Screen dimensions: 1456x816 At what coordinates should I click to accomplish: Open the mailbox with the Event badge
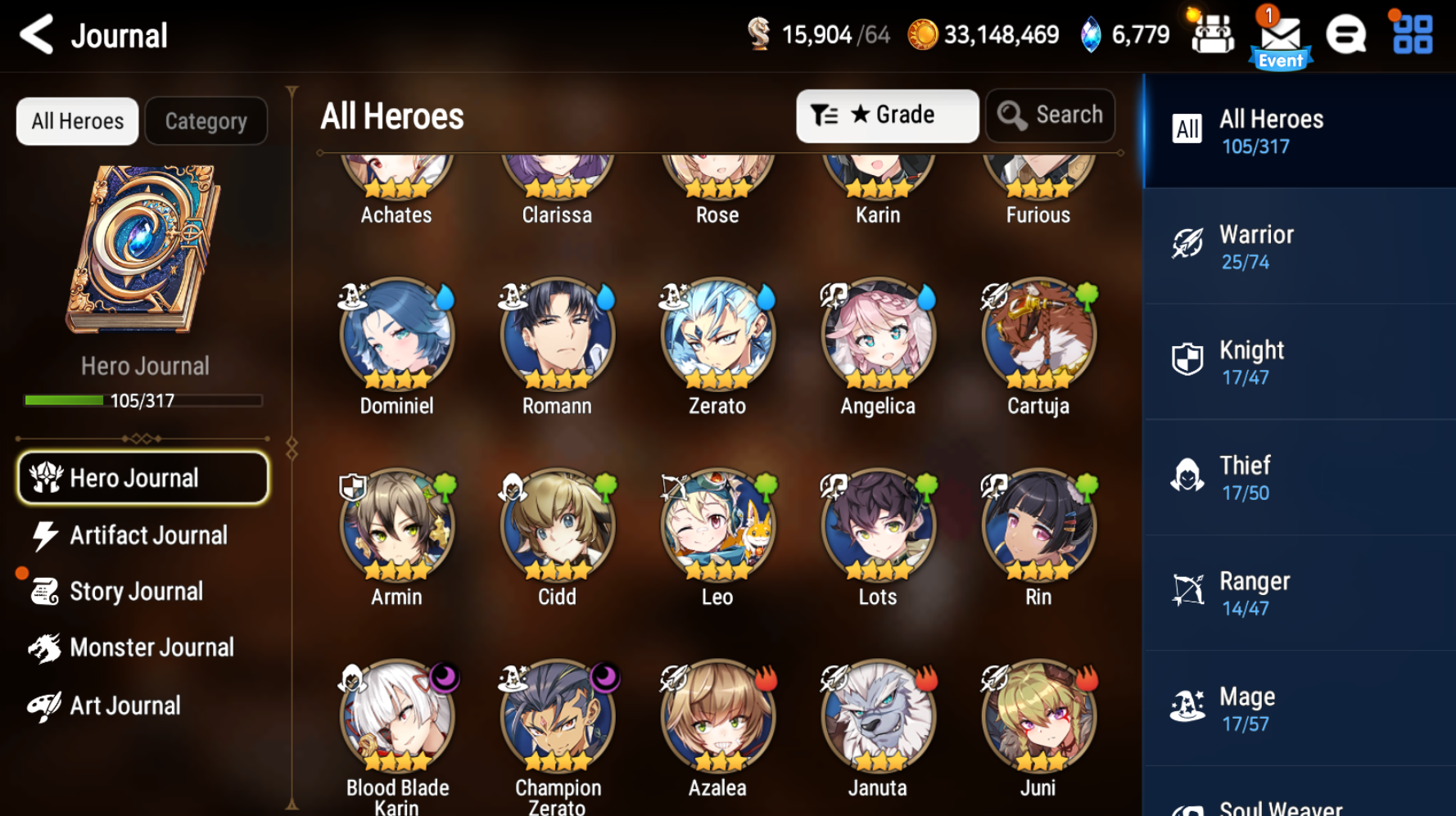pyautogui.click(x=1281, y=34)
